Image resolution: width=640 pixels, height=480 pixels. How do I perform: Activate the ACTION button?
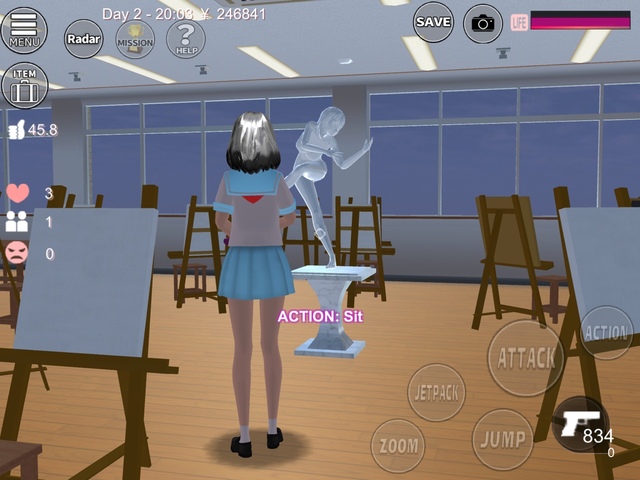tap(606, 332)
